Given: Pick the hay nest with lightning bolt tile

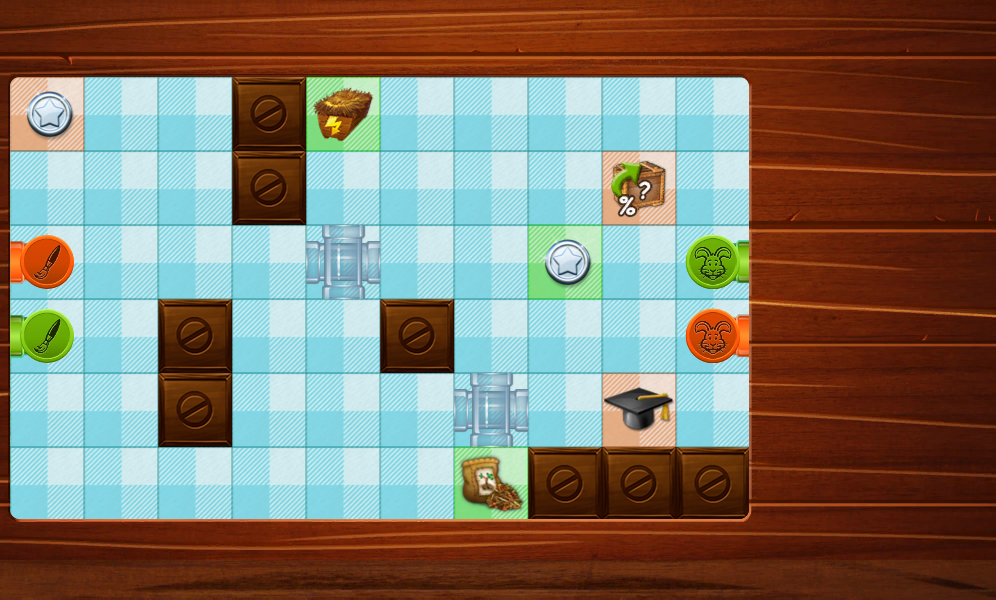Looking at the screenshot, I should click(343, 114).
